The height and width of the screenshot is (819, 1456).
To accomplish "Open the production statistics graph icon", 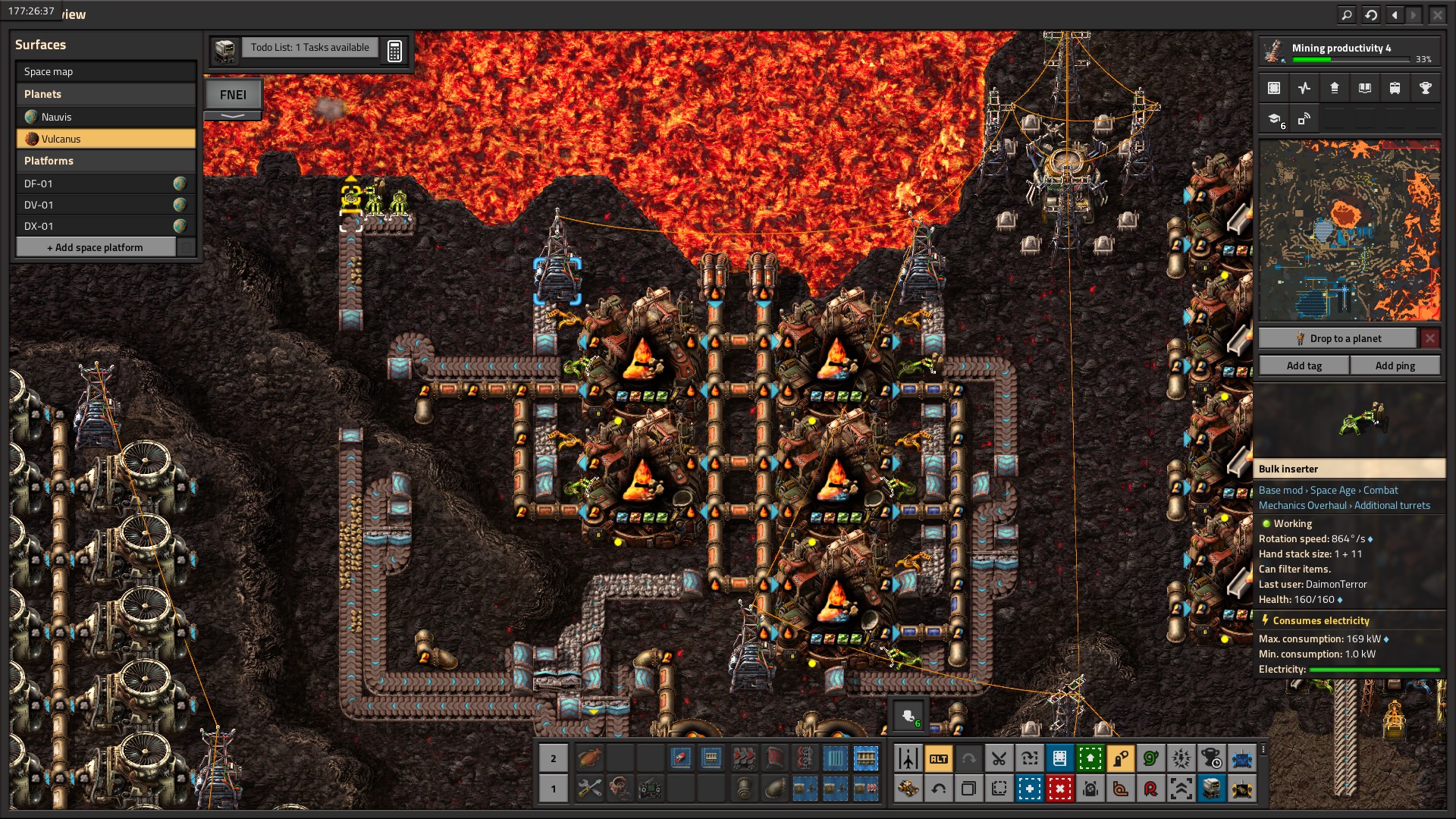I will [x=1304, y=88].
